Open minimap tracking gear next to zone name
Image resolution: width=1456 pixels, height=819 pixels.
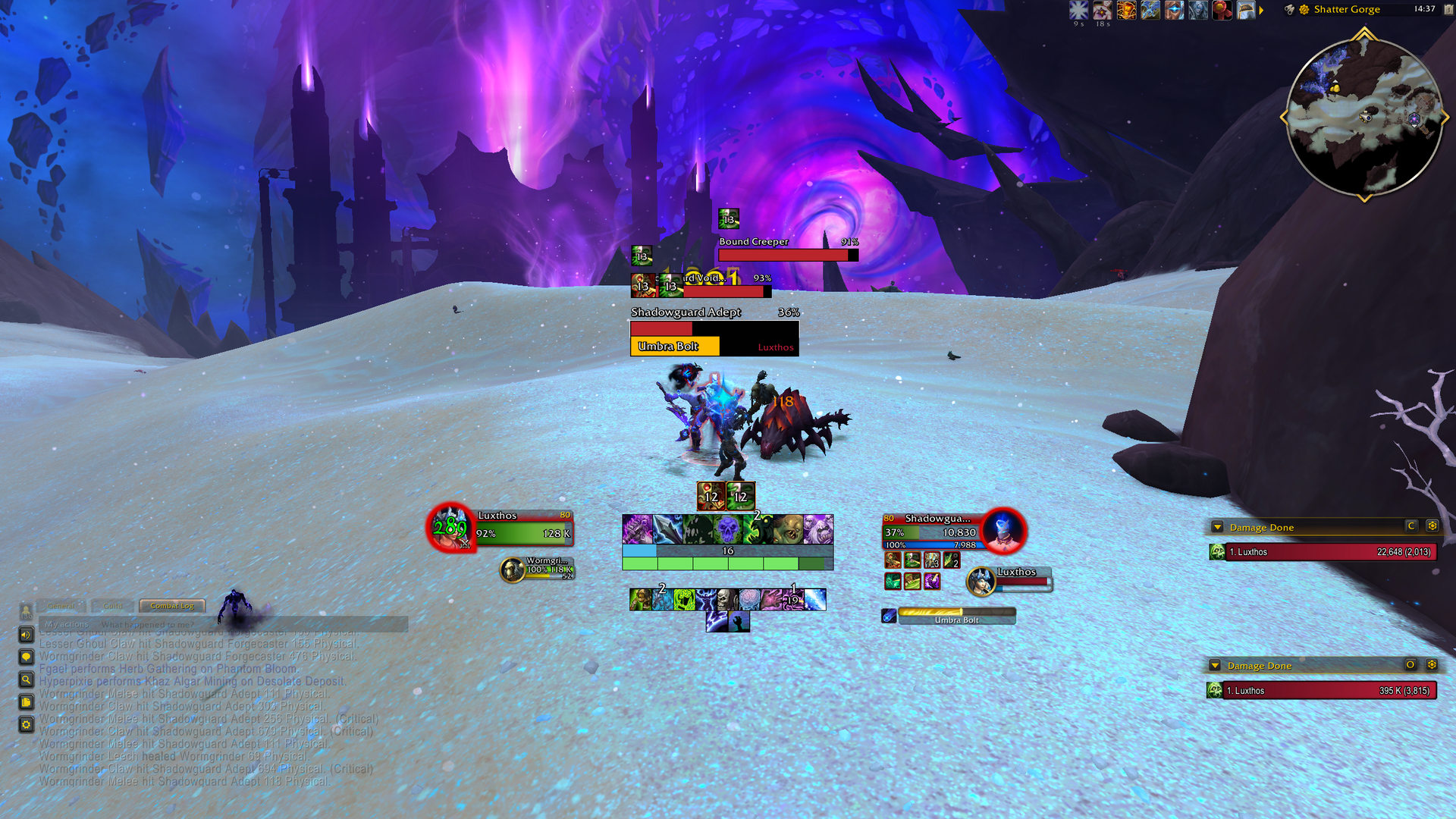(1304, 10)
